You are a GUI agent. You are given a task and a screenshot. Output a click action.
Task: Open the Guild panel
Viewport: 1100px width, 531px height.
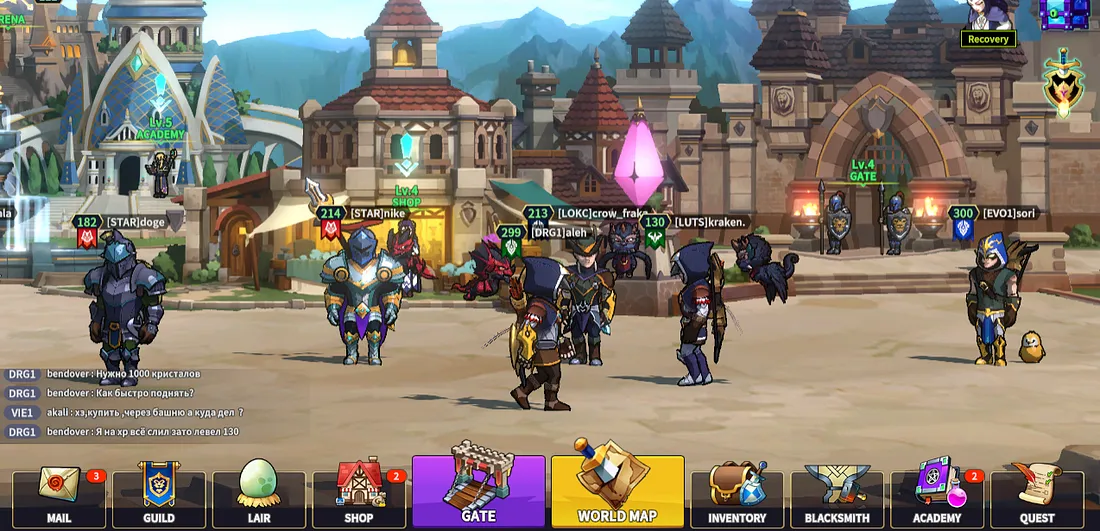click(x=159, y=494)
